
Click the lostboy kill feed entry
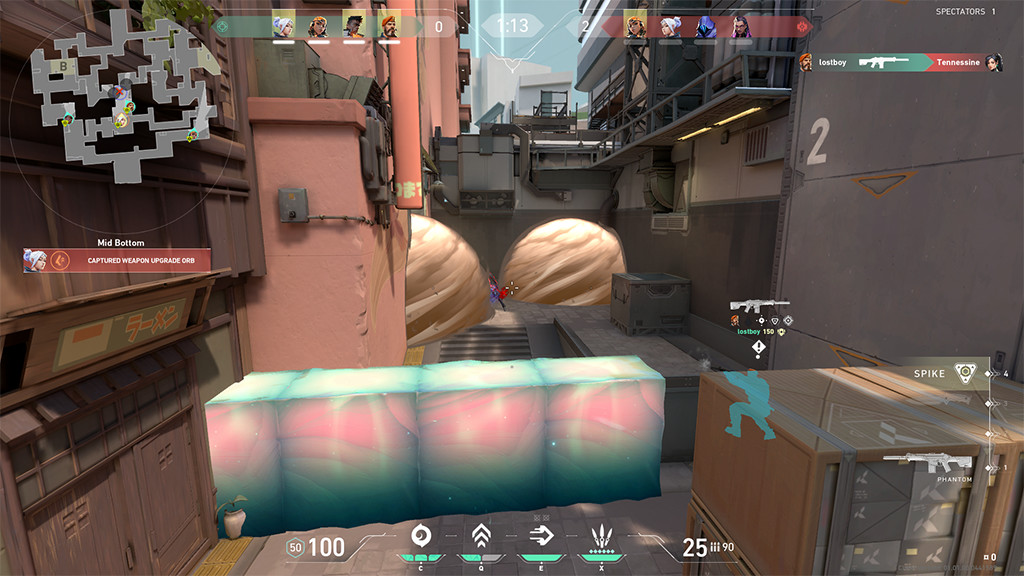pyautogui.click(x=900, y=62)
